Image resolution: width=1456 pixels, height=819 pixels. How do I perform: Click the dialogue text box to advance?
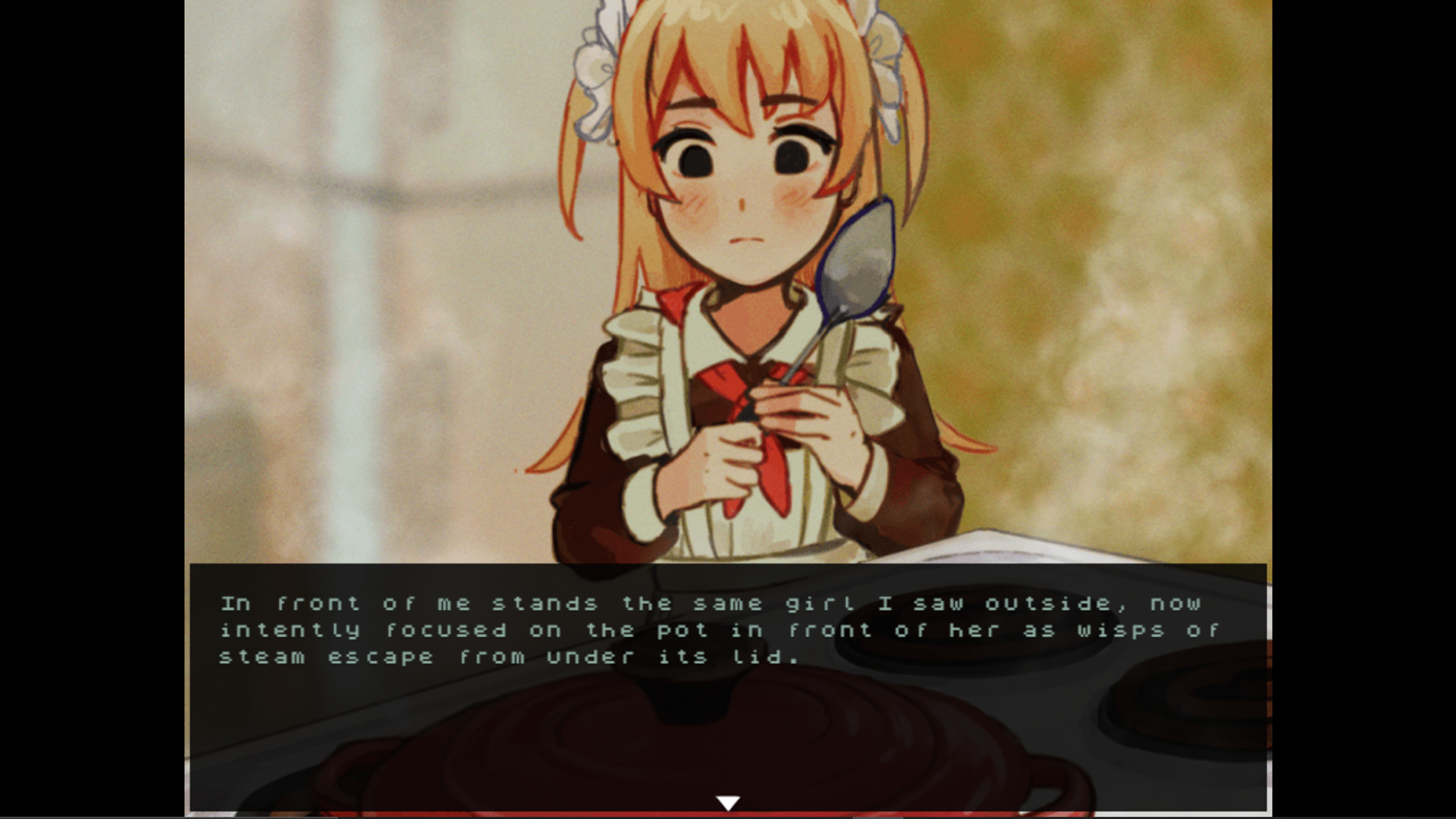728,682
